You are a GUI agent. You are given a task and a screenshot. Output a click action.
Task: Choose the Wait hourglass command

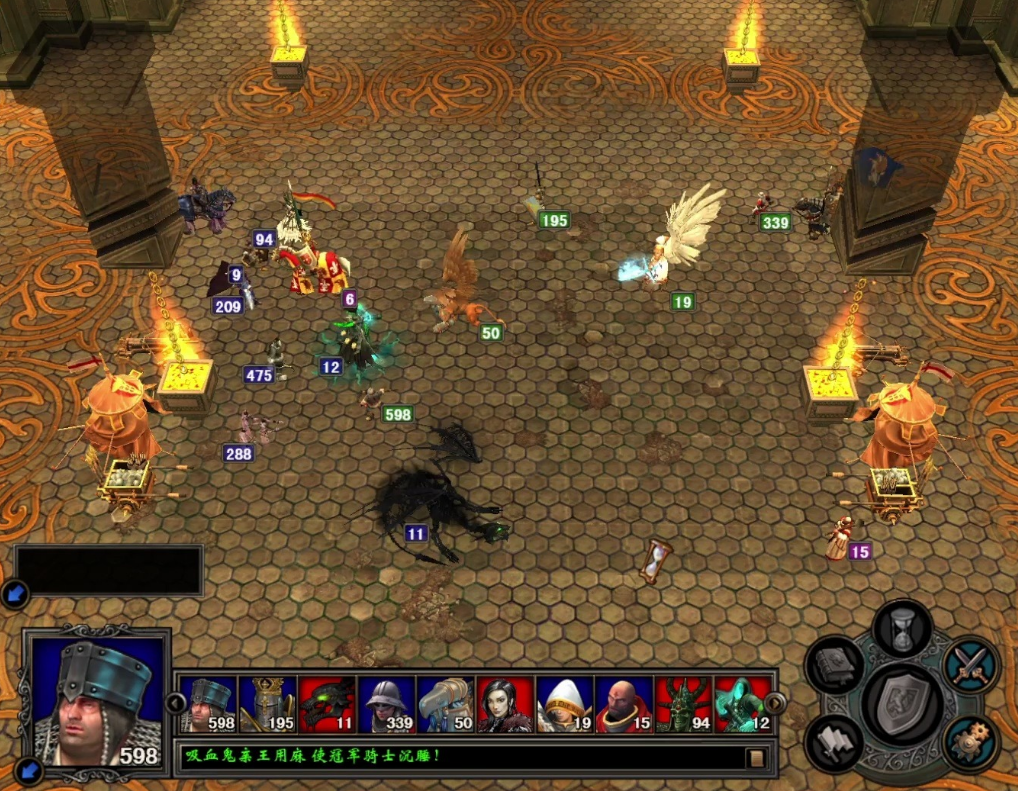[x=902, y=630]
